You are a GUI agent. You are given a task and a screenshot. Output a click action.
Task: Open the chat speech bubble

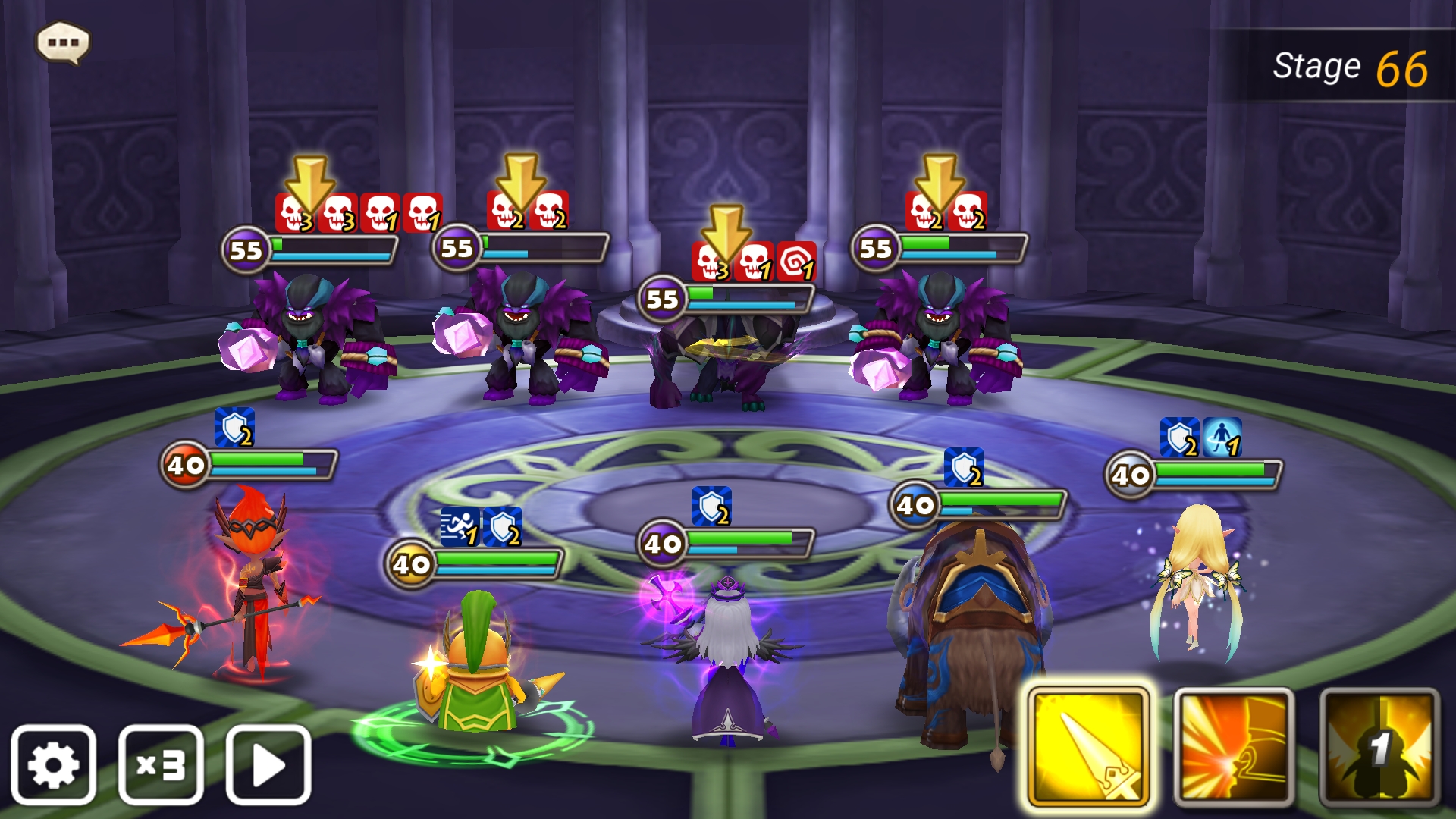point(63,42)
